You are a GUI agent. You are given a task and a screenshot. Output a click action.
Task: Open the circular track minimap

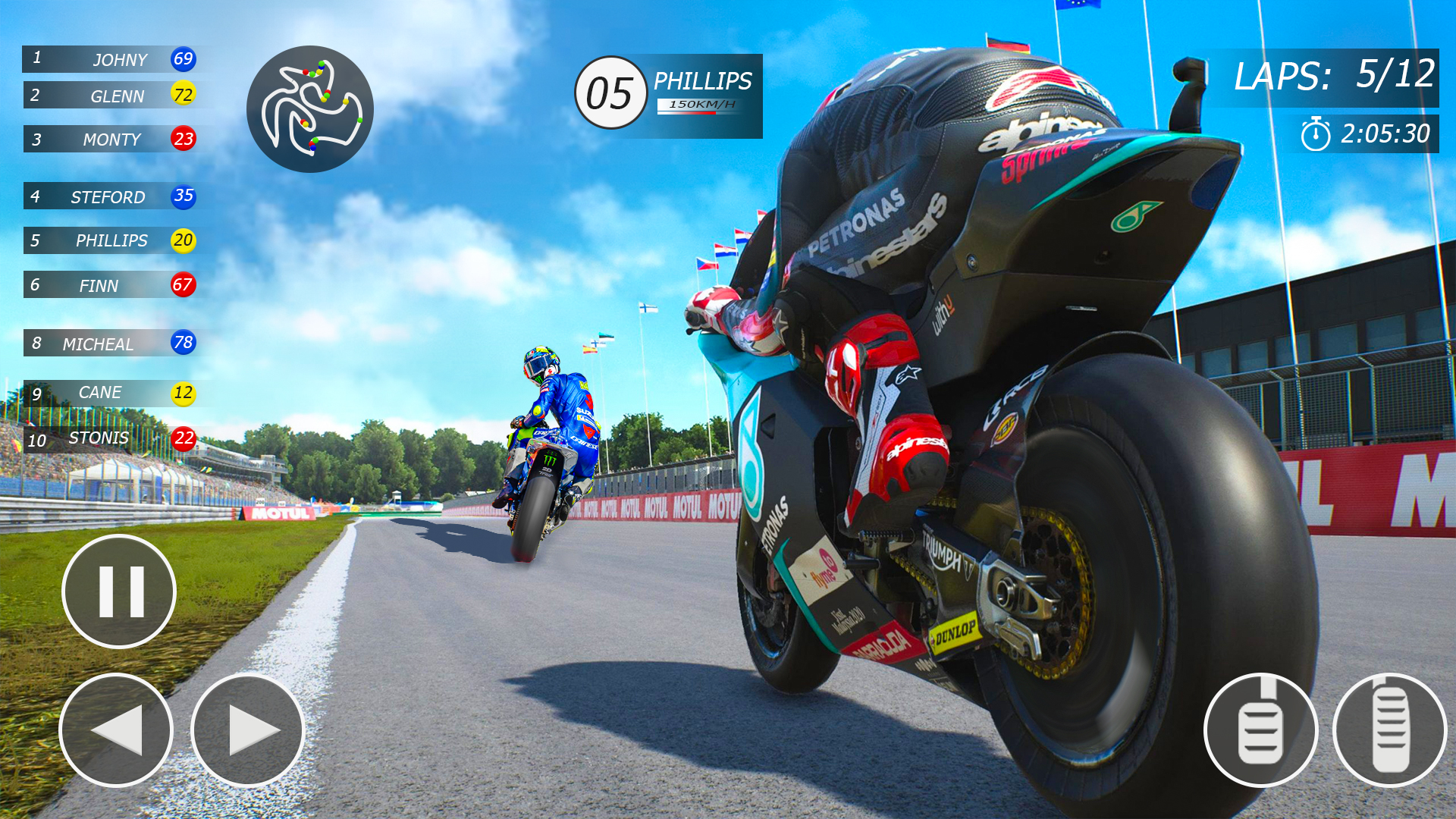(310, 109)
